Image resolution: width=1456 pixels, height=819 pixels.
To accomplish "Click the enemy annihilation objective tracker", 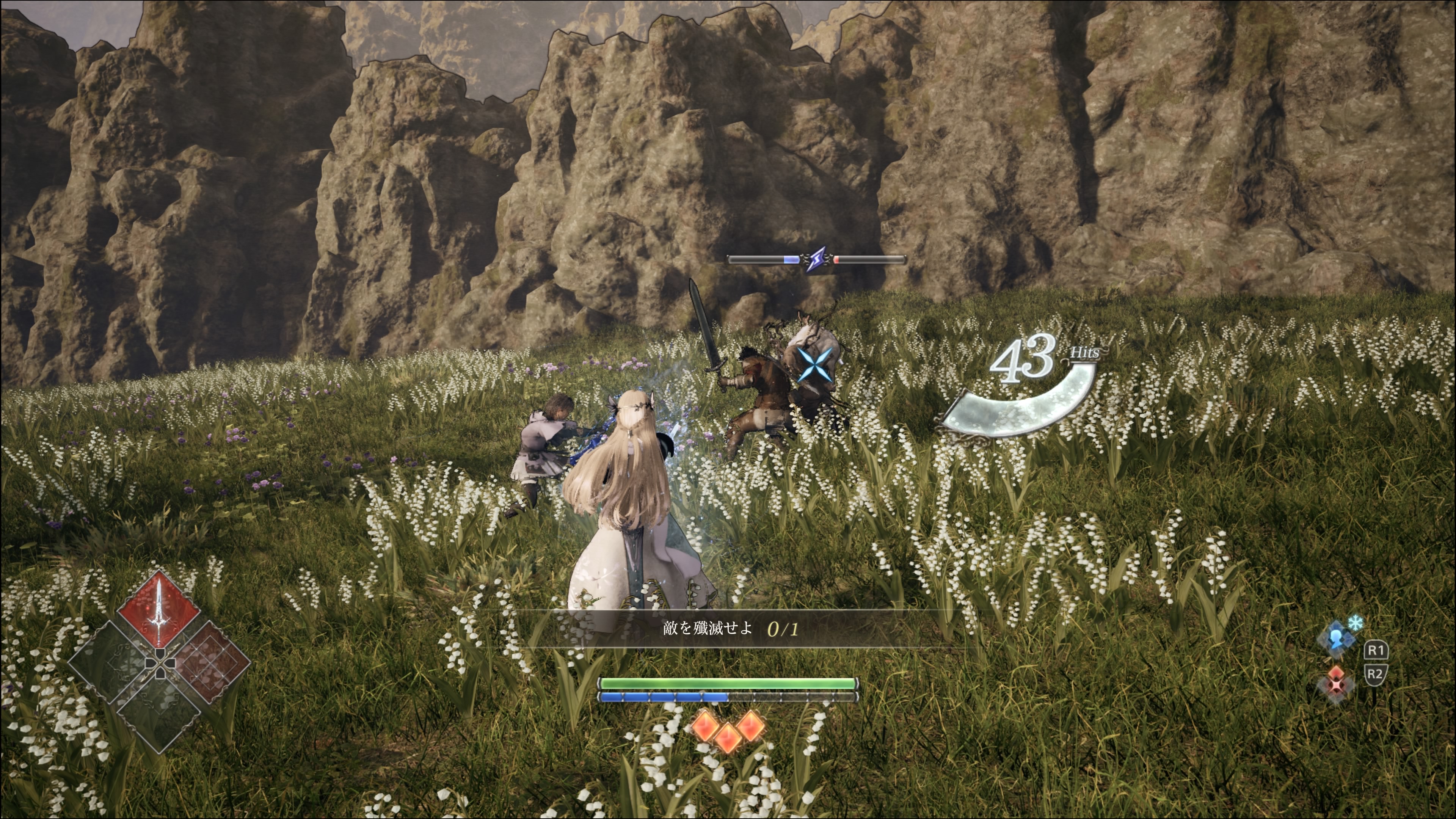I will [x=730, y=629].
